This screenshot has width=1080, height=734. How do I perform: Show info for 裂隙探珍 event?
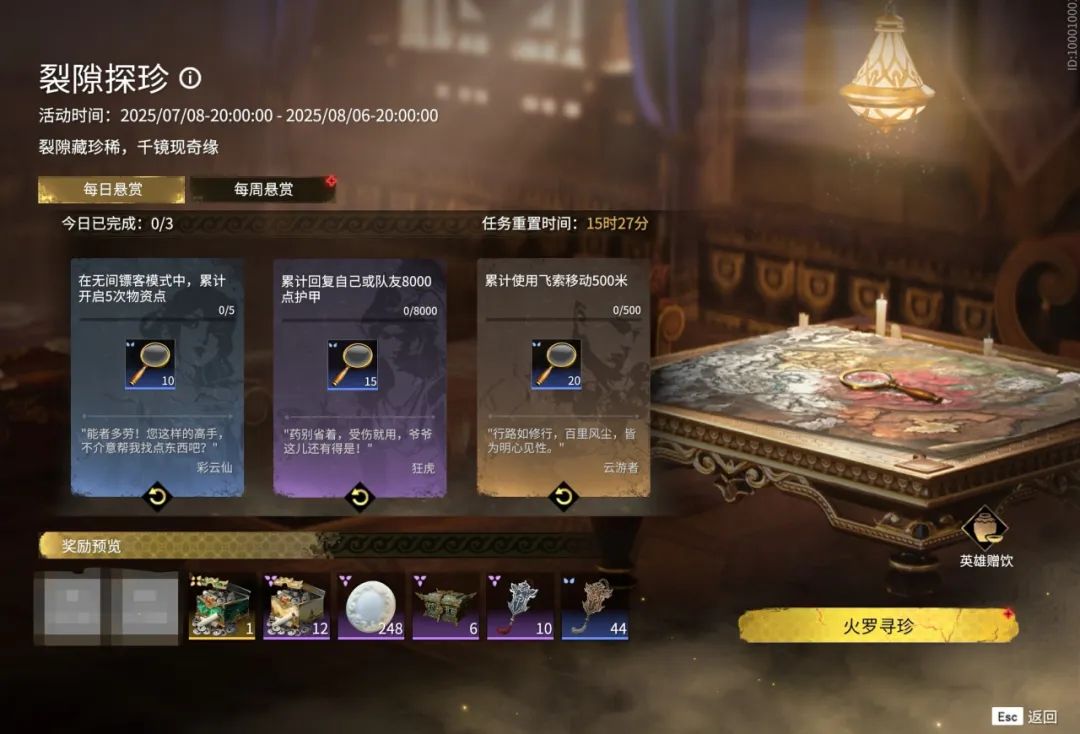[190, 78]
